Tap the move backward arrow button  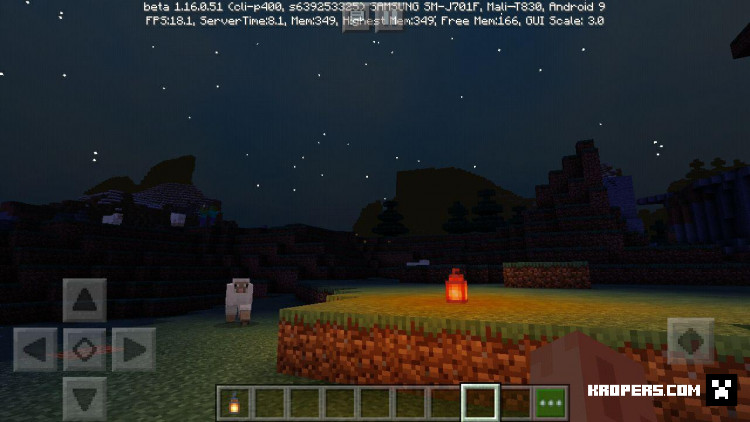(84, 398)
